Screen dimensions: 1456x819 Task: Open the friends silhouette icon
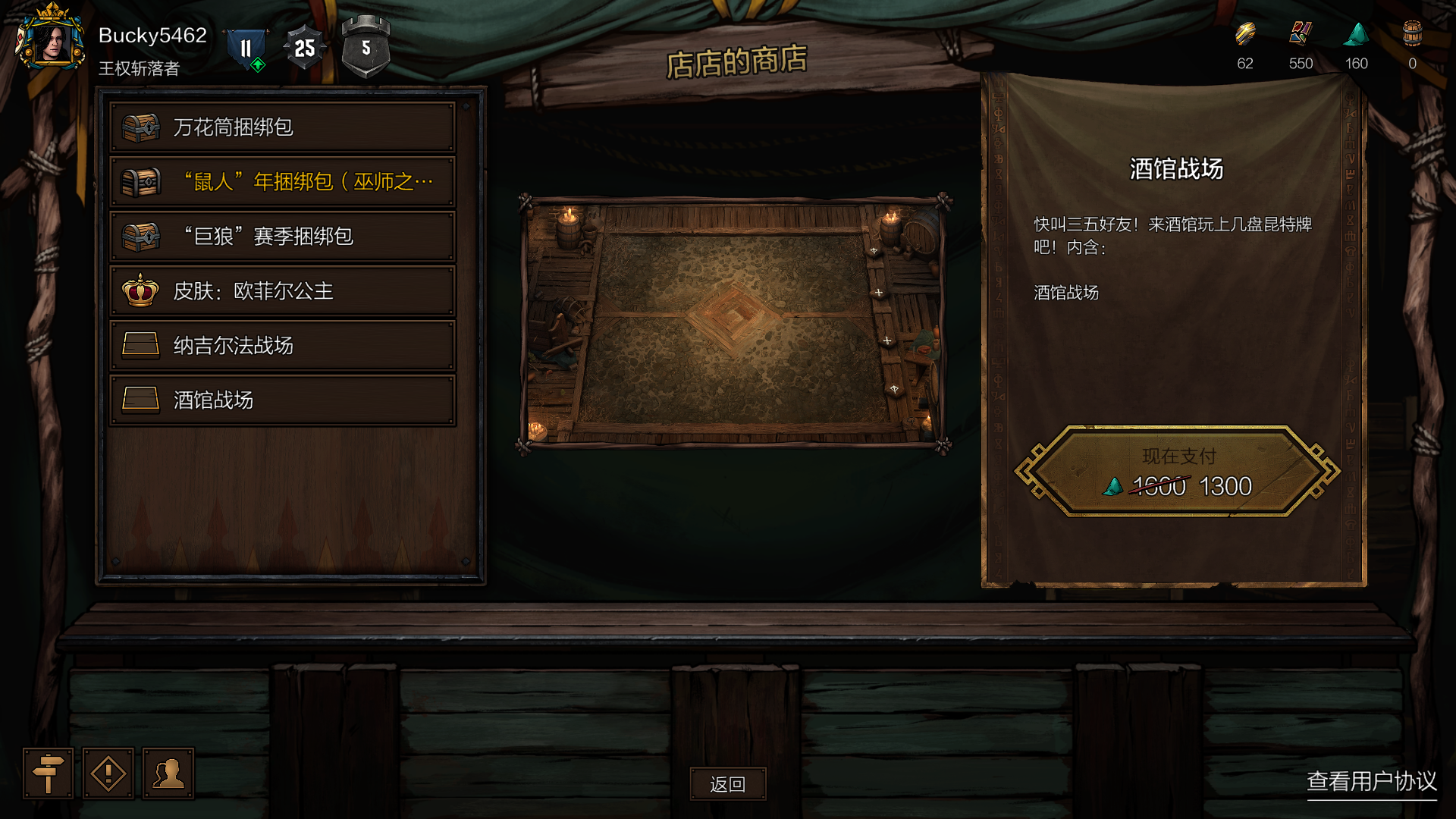[x=168, y=773]
